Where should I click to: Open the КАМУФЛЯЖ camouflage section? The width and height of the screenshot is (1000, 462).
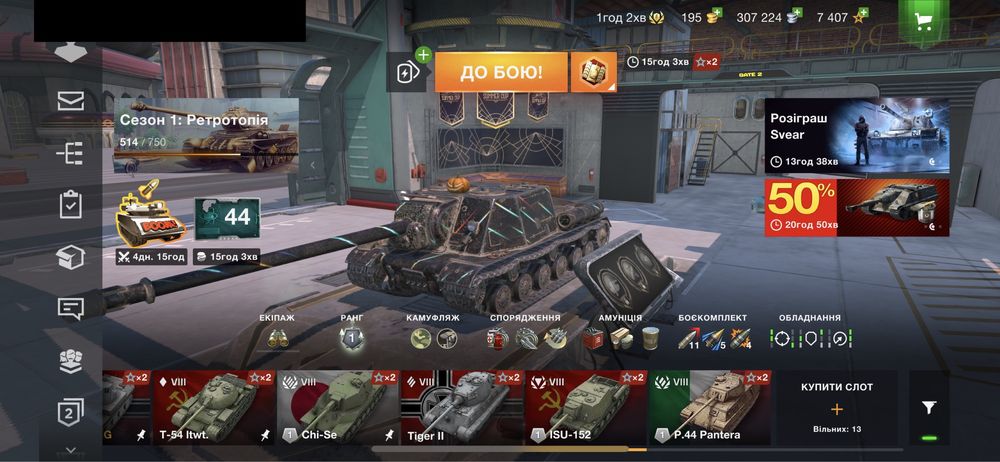(433, 337)
